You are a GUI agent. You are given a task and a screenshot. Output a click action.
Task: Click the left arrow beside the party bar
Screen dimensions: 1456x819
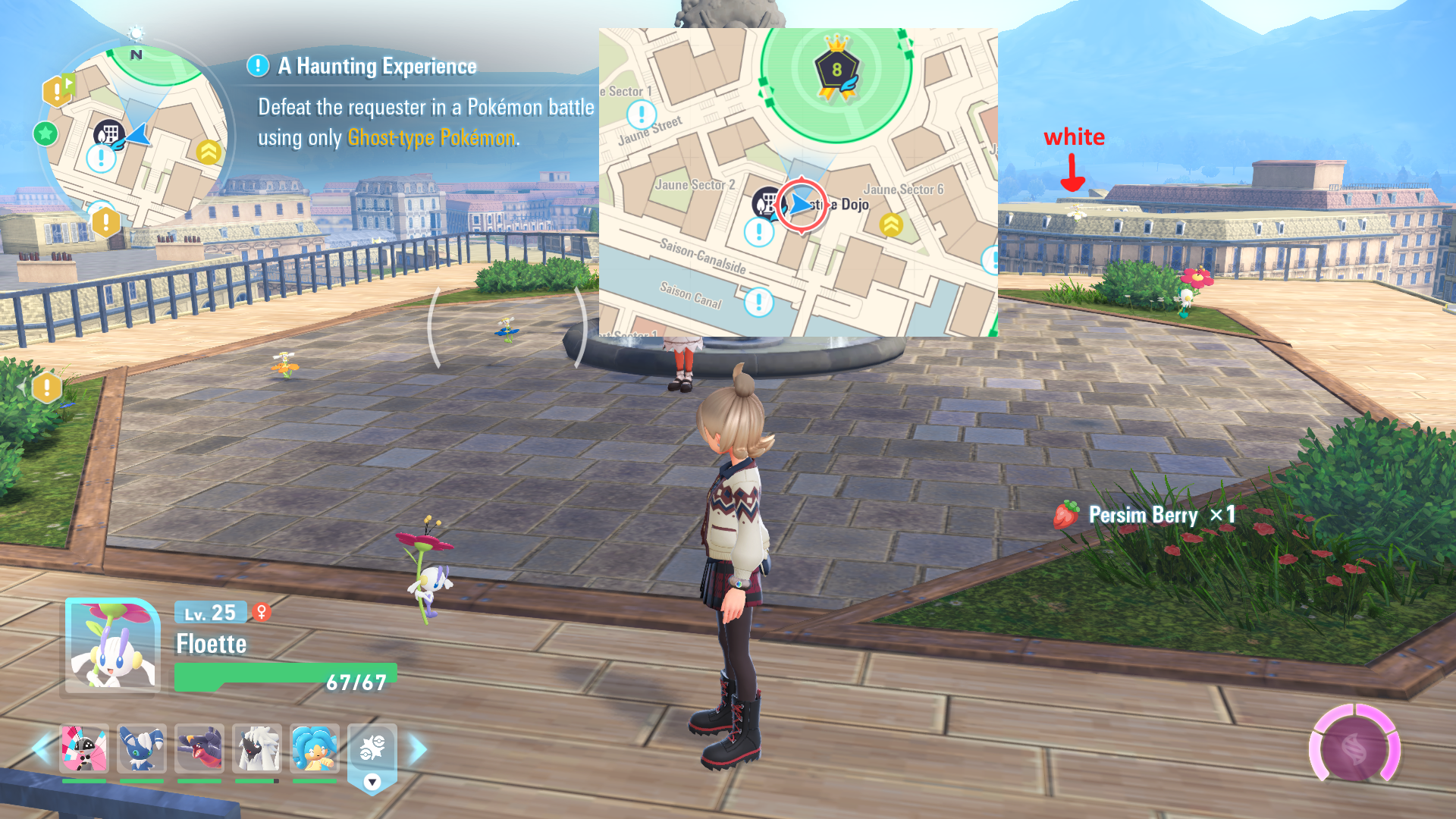pos(41,749)
